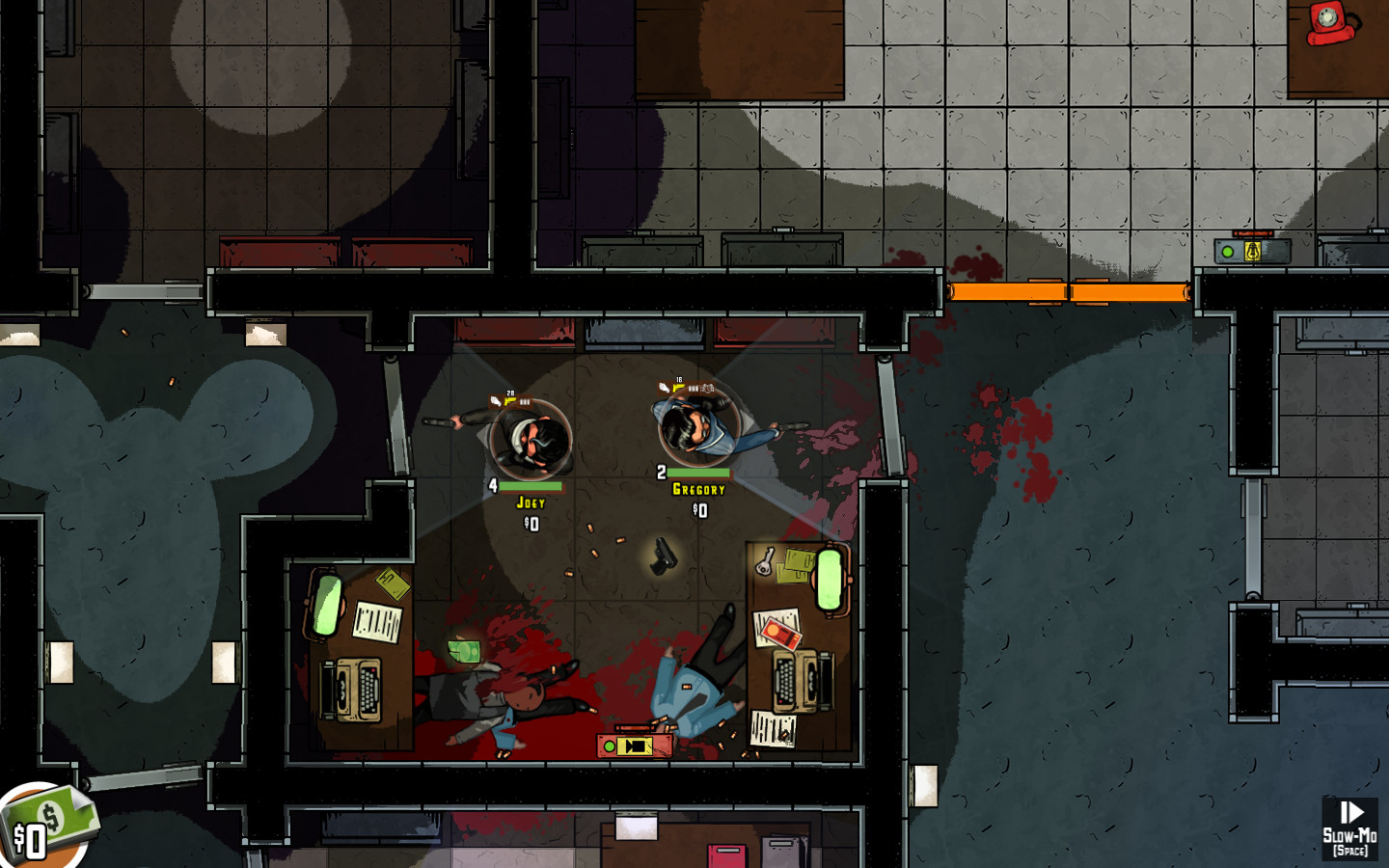Take the key from the right-hand desk
1389x868 pixels.
[765, 563]
